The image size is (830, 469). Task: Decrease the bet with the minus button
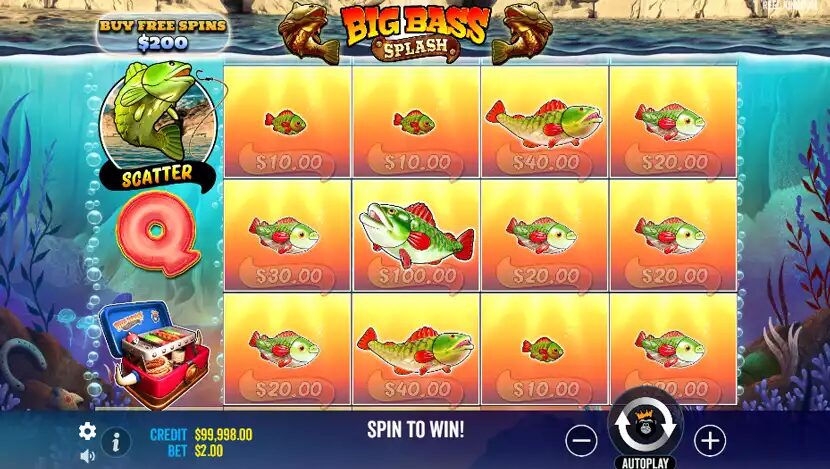click(581, 440)
